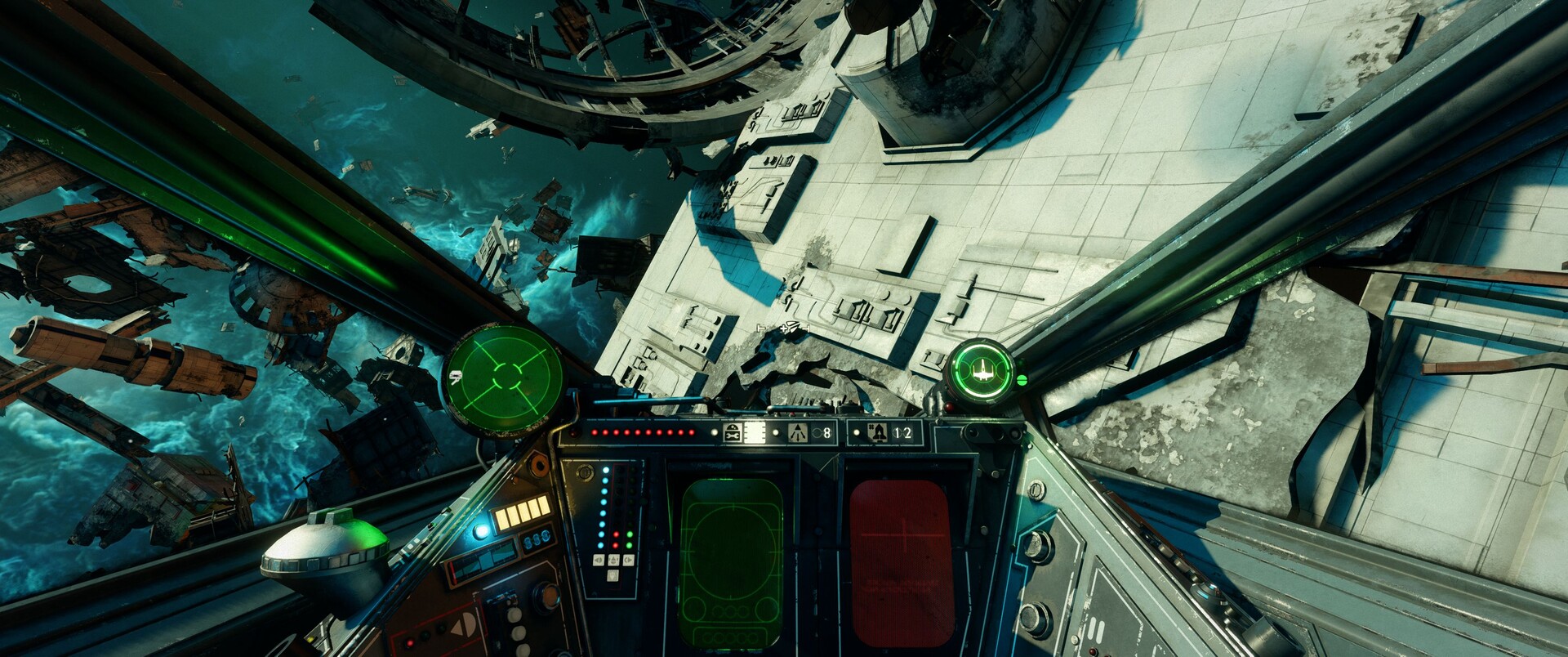1568x657 pixels.
Task: Click the power management down arrow button
Action: (613, 574)
